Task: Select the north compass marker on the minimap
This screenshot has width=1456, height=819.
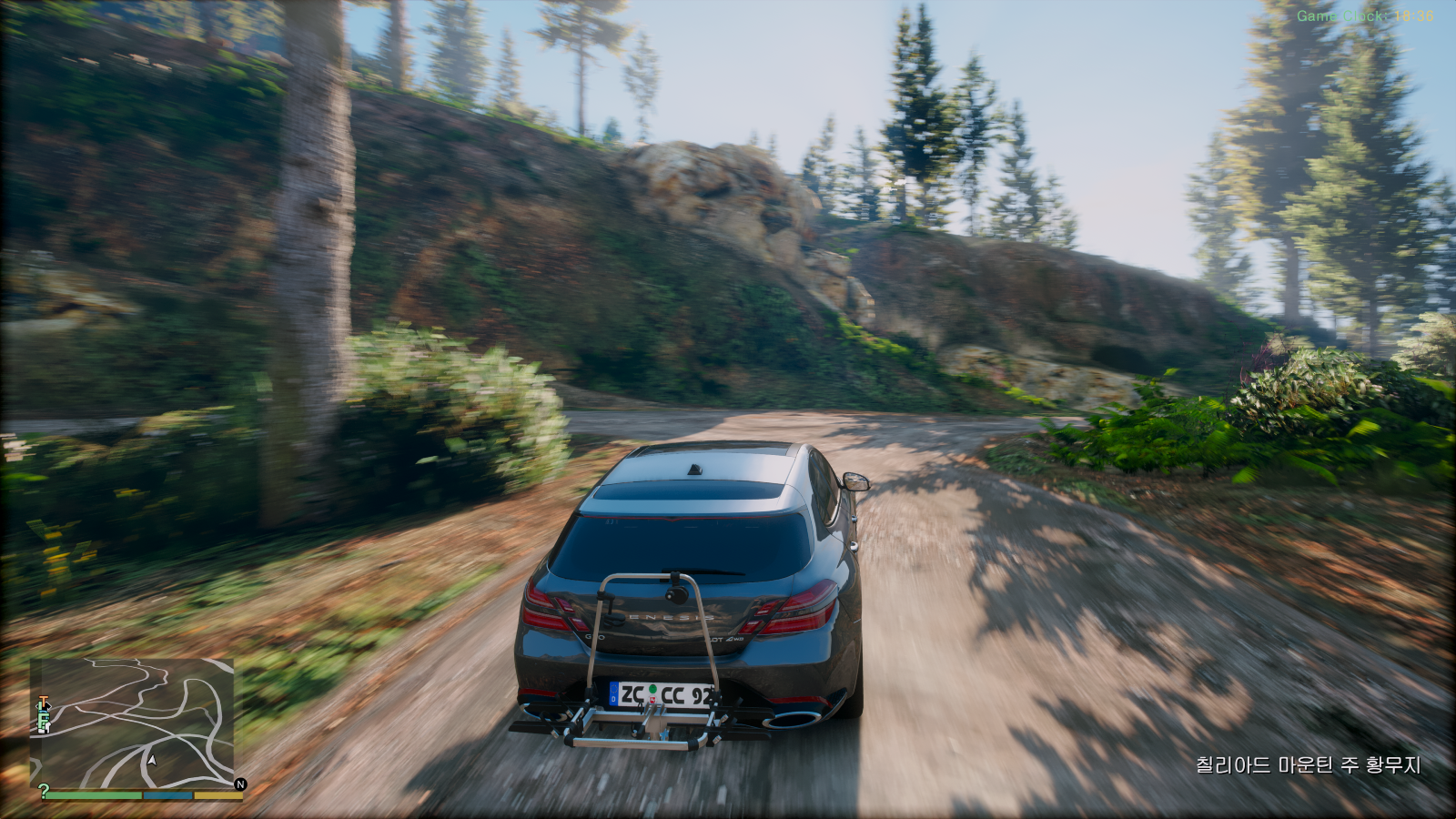Action: 240,784
